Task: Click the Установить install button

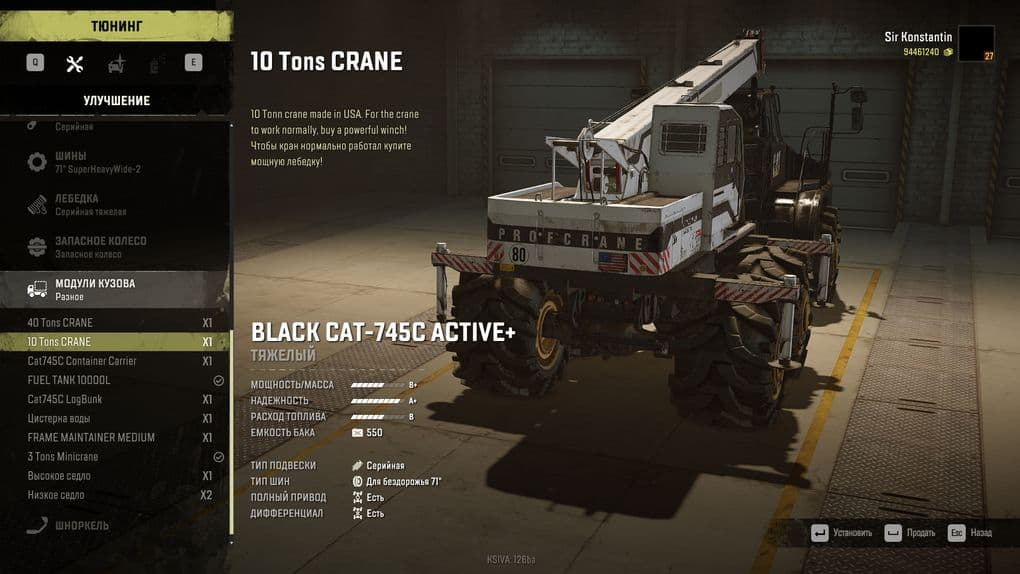Action: (x=842, y=533)
